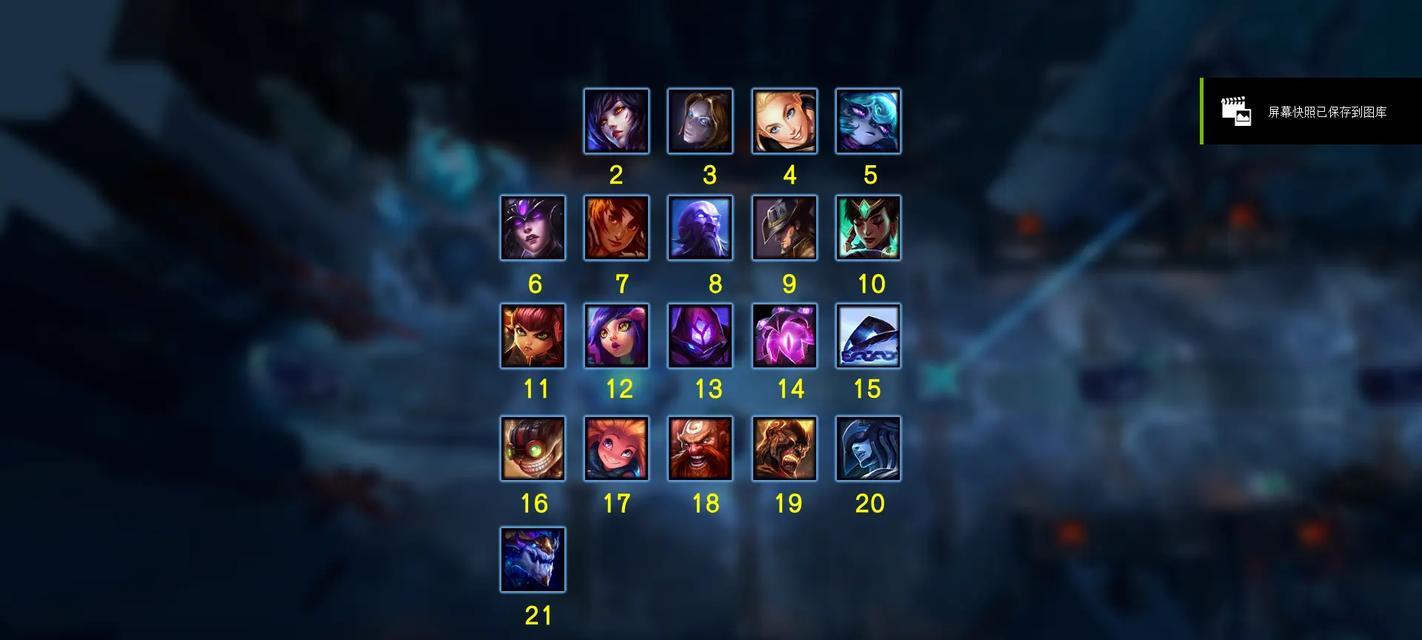The height and width of the screenshot is (640, 1422).
Task: Choose Syndra portrait numbered 6
Action: (533, 228)
